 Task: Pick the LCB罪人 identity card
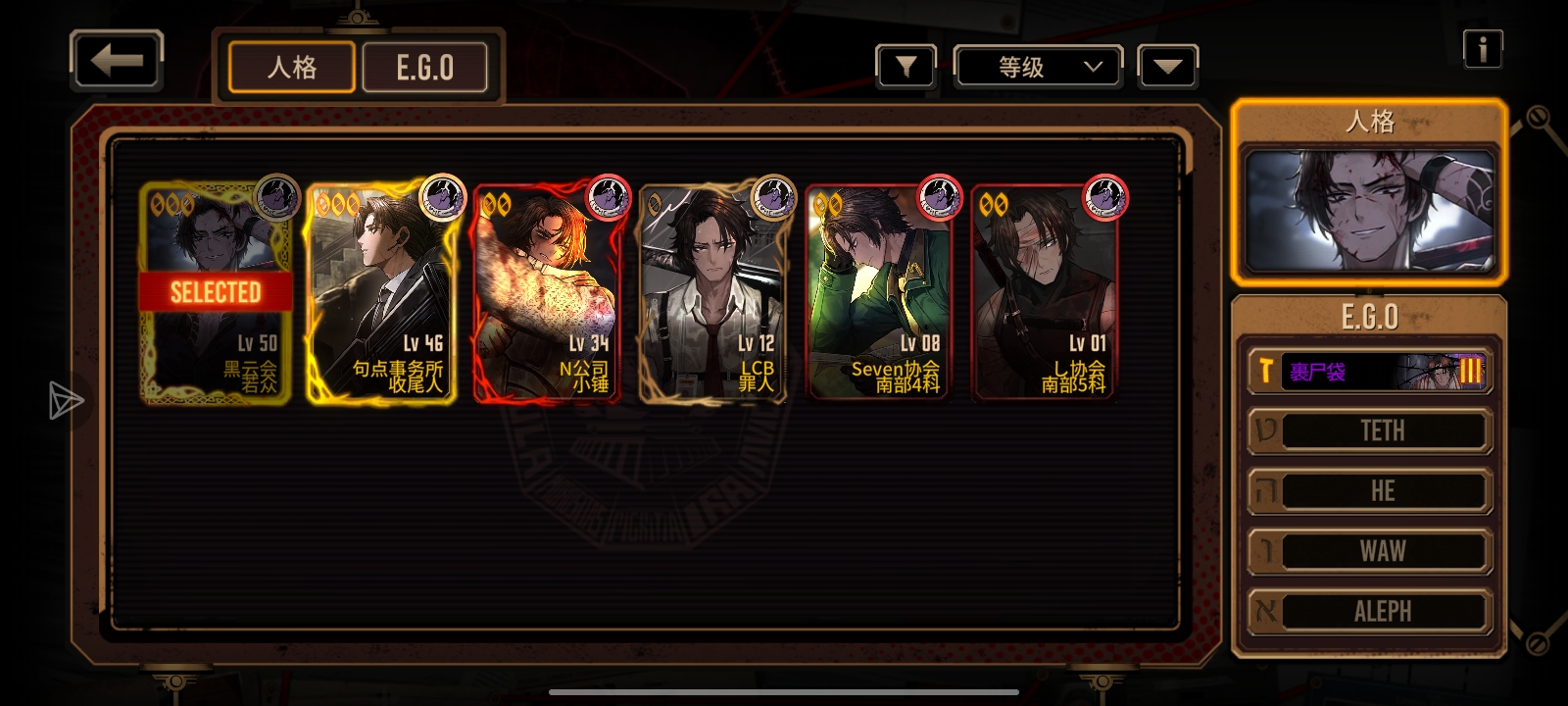coord(712,293)
